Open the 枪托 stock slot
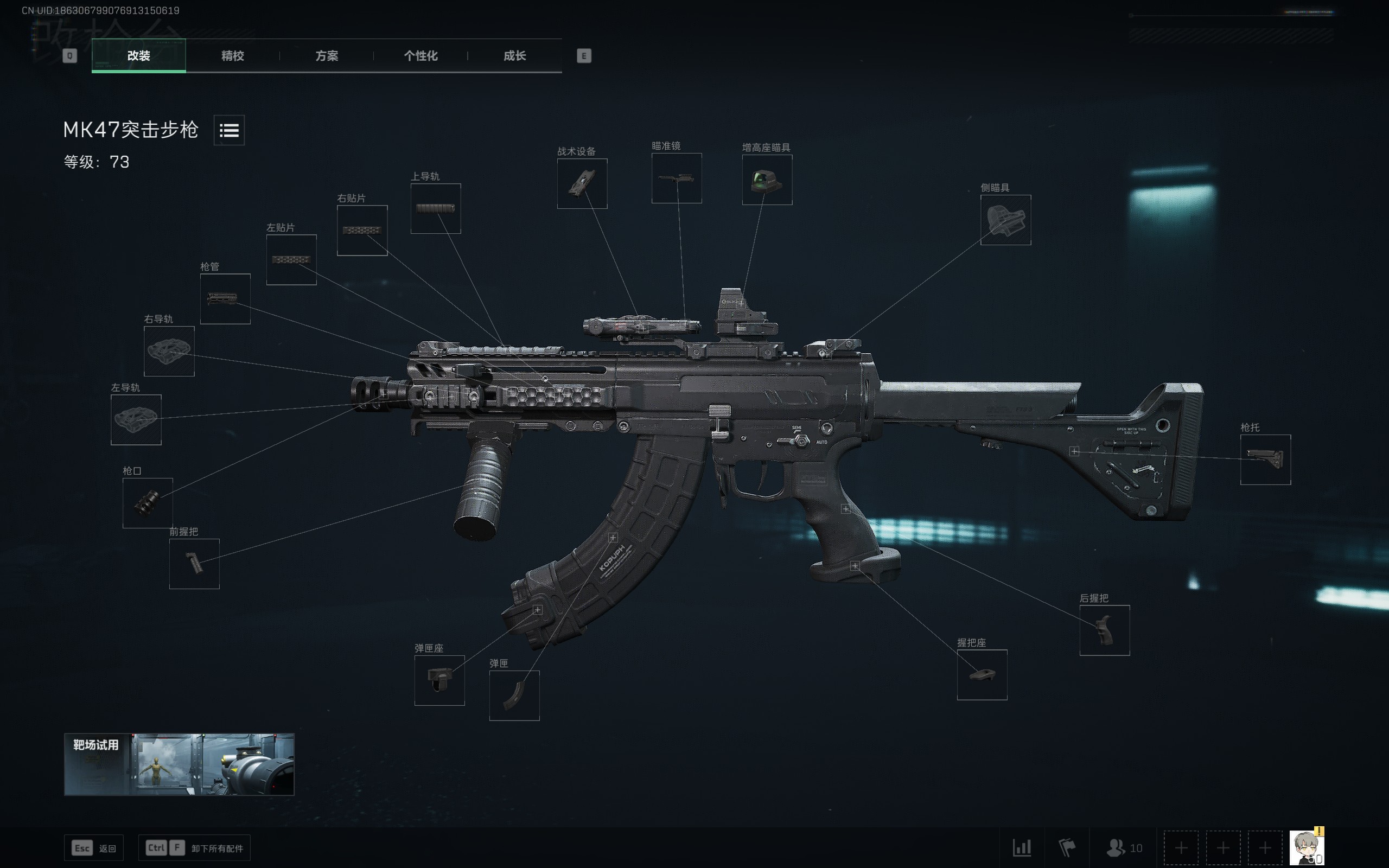 pyautogui.click(x=1265, y=460)
